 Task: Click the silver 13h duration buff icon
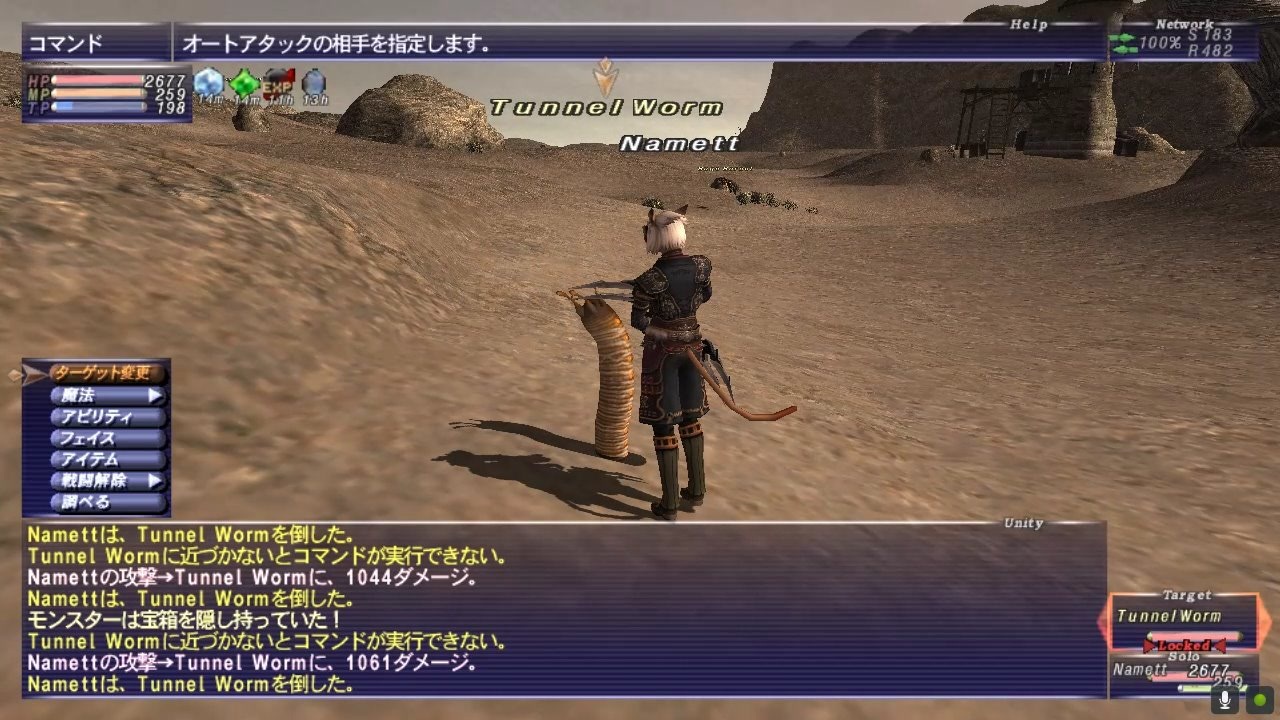[313, 81]
